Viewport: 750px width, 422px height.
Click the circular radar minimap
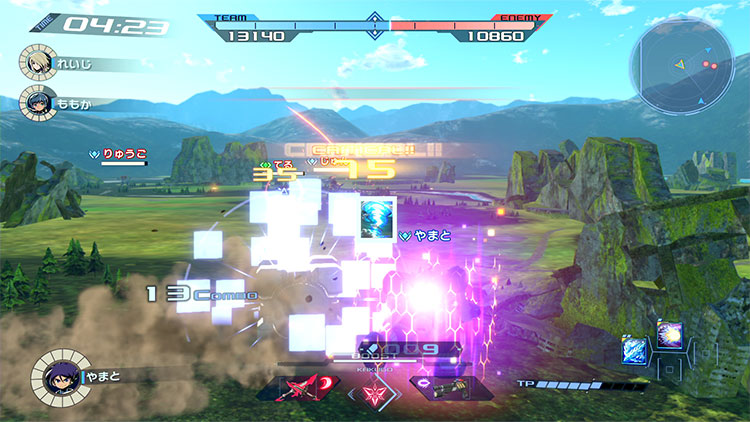point(682,68)
